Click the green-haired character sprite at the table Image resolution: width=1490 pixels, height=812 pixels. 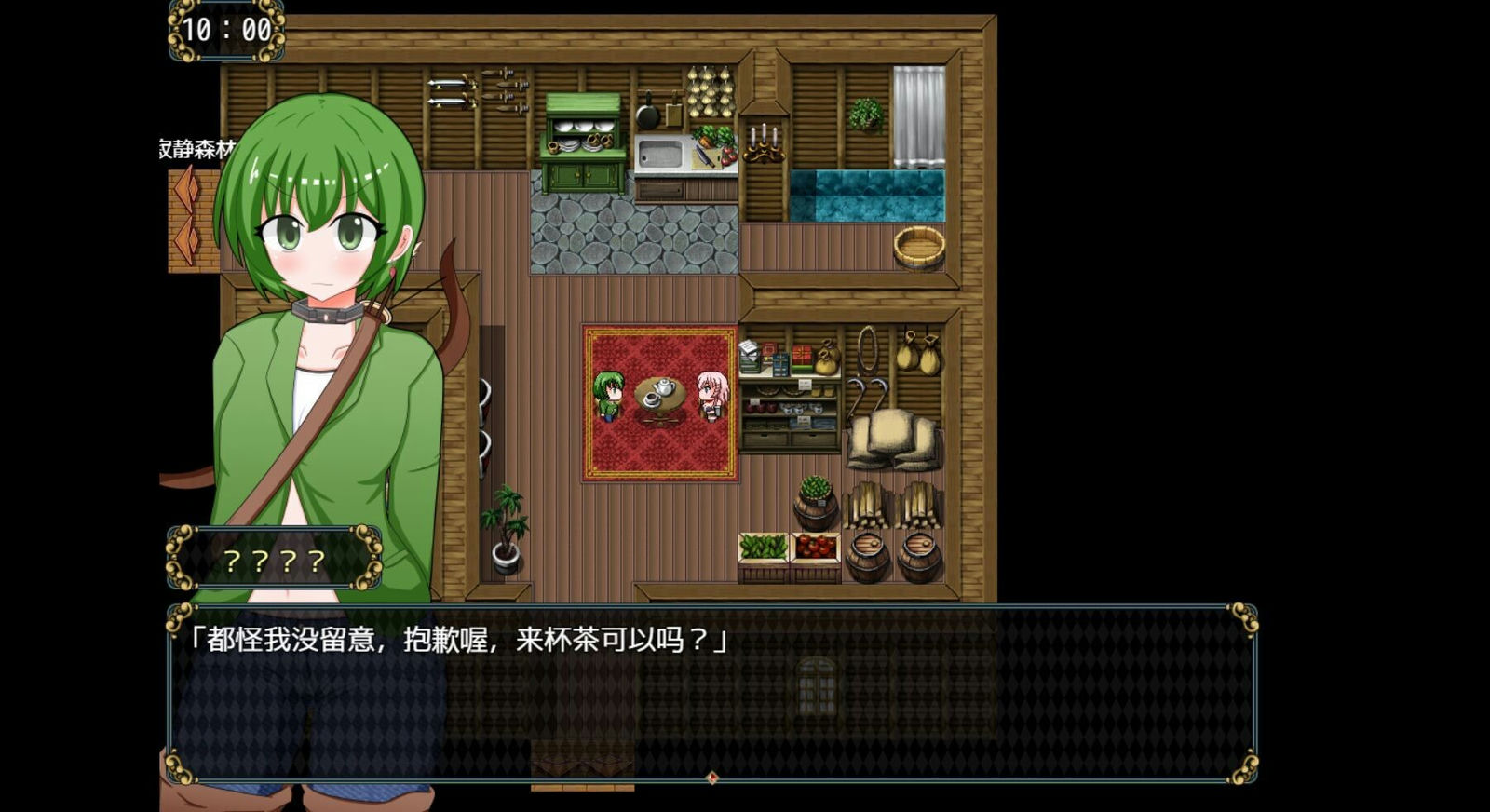pos(607,396)
